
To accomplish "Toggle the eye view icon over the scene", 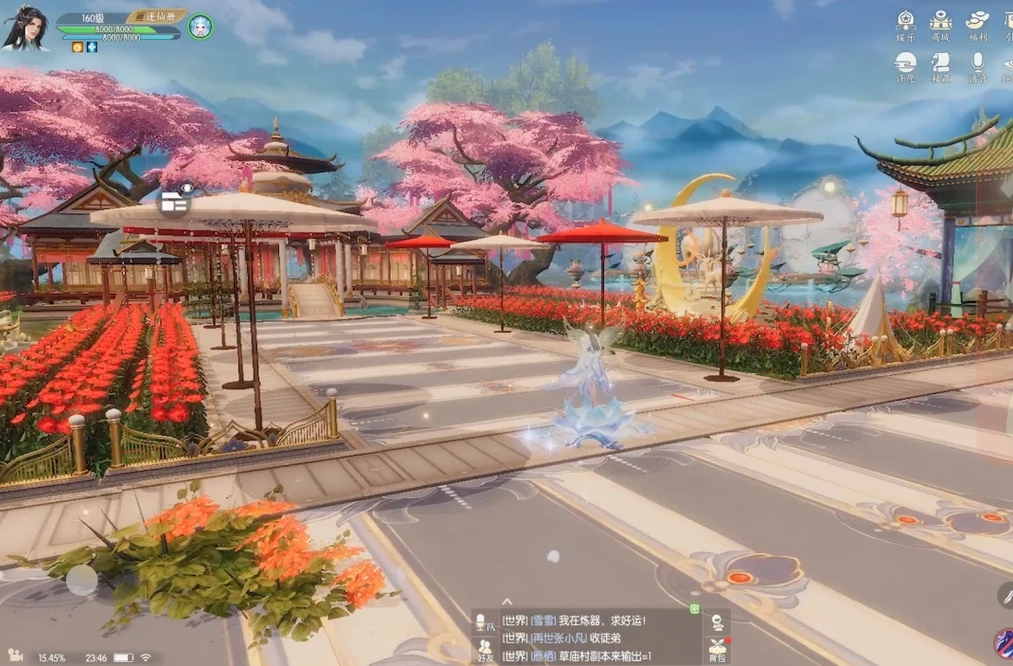I will [175, 199].
